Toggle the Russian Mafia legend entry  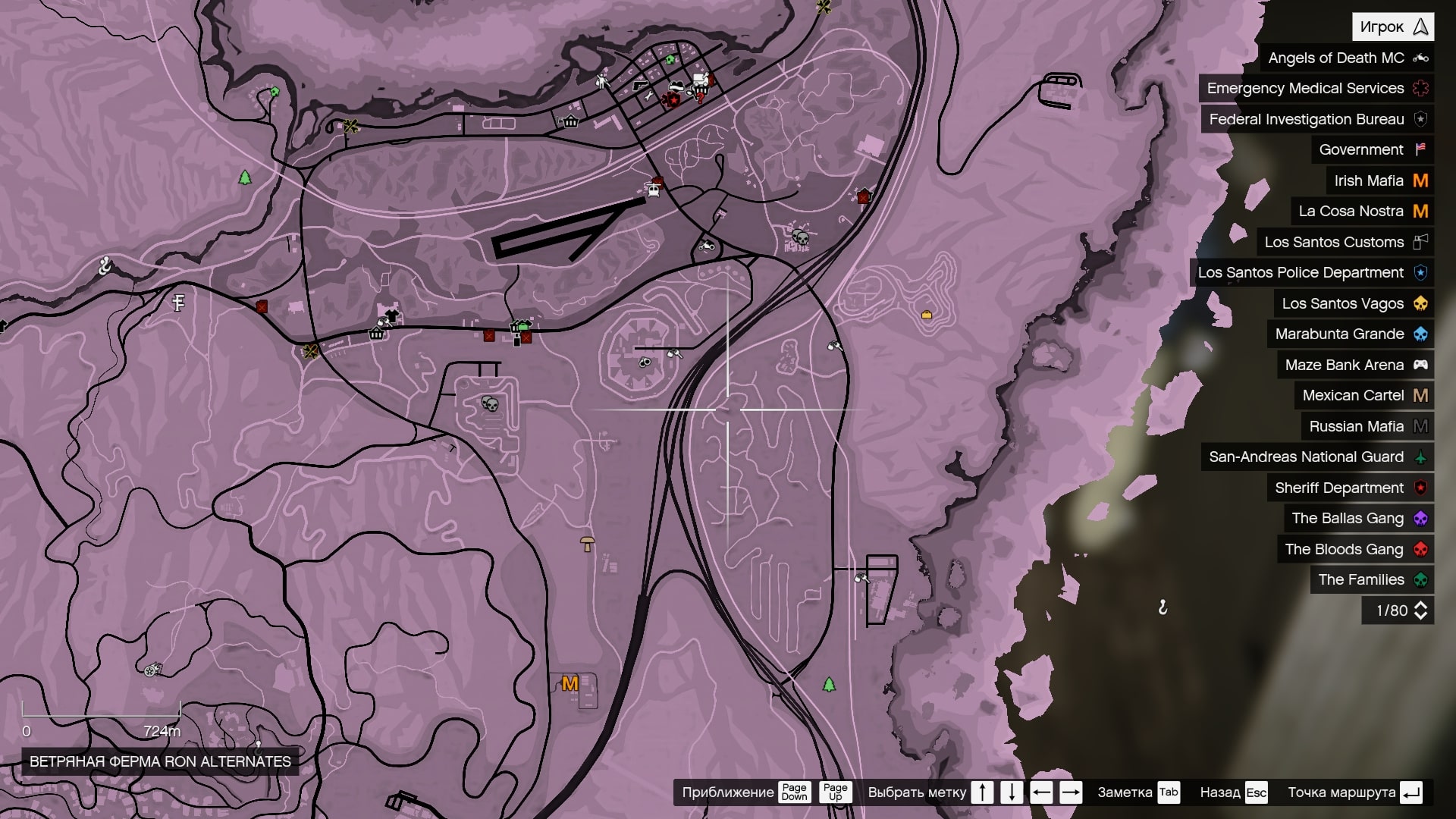pos(1357,426)
